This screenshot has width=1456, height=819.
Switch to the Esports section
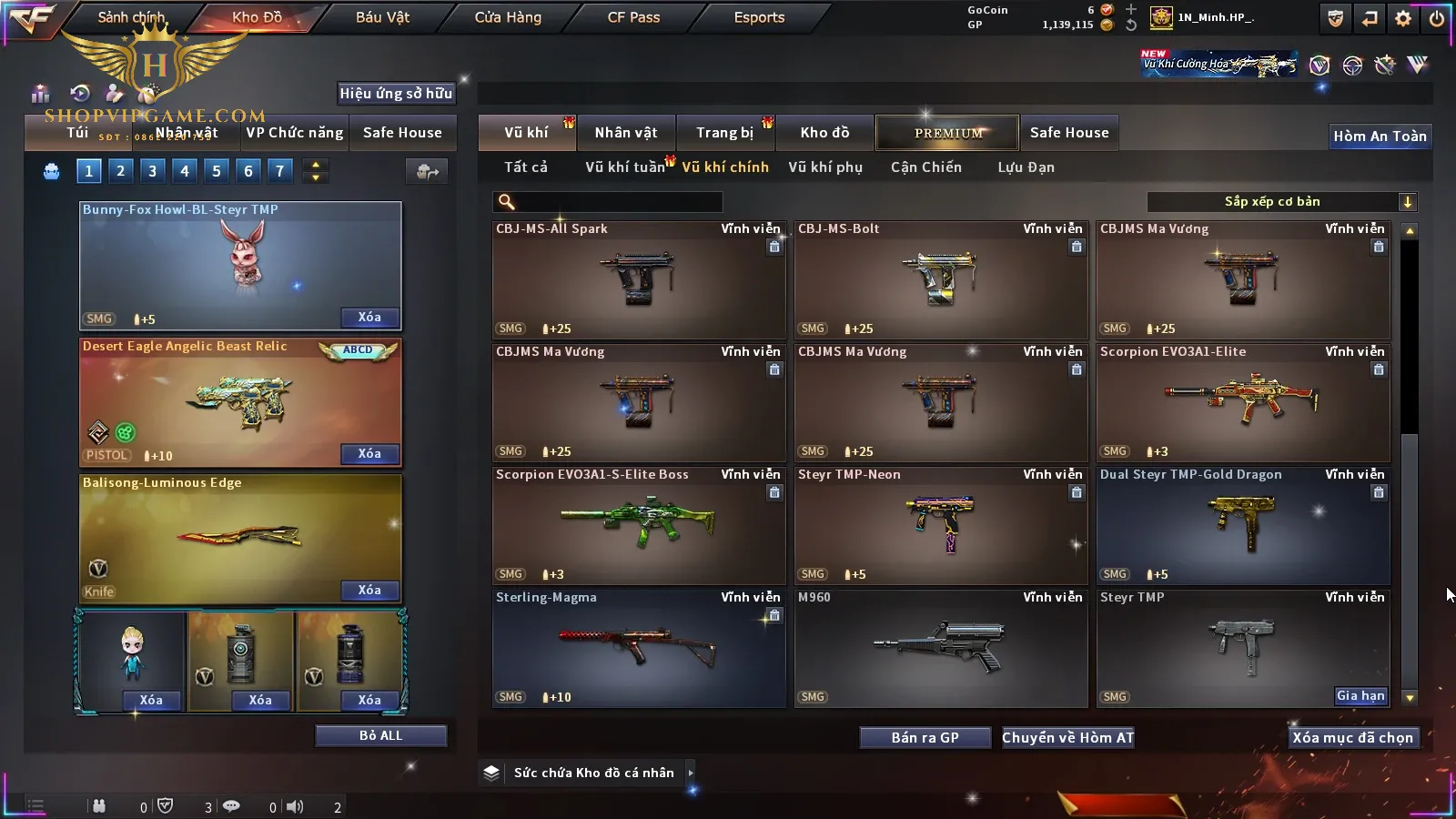point(759,17)
